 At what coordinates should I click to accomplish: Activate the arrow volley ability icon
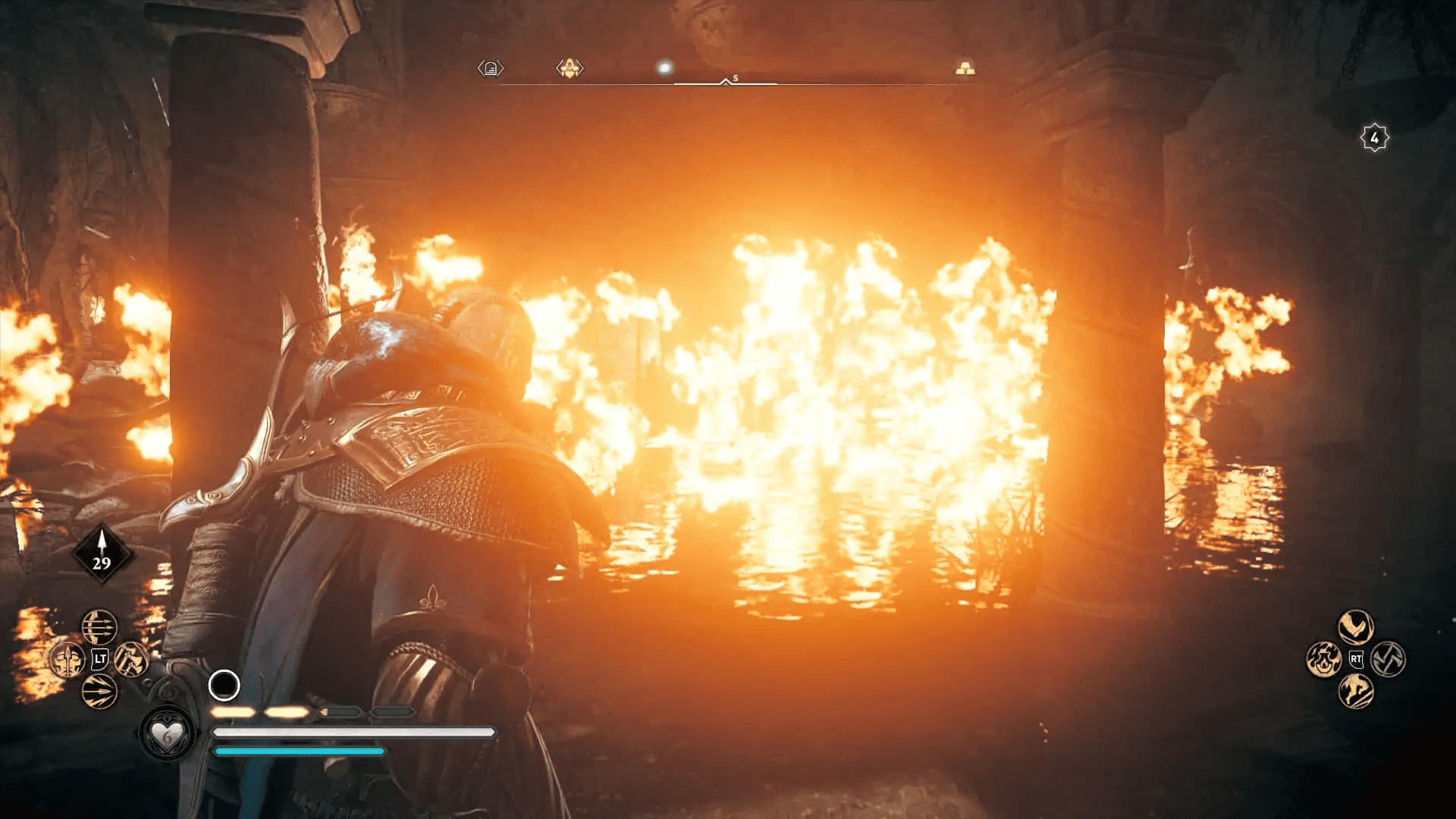coord(99,692)
